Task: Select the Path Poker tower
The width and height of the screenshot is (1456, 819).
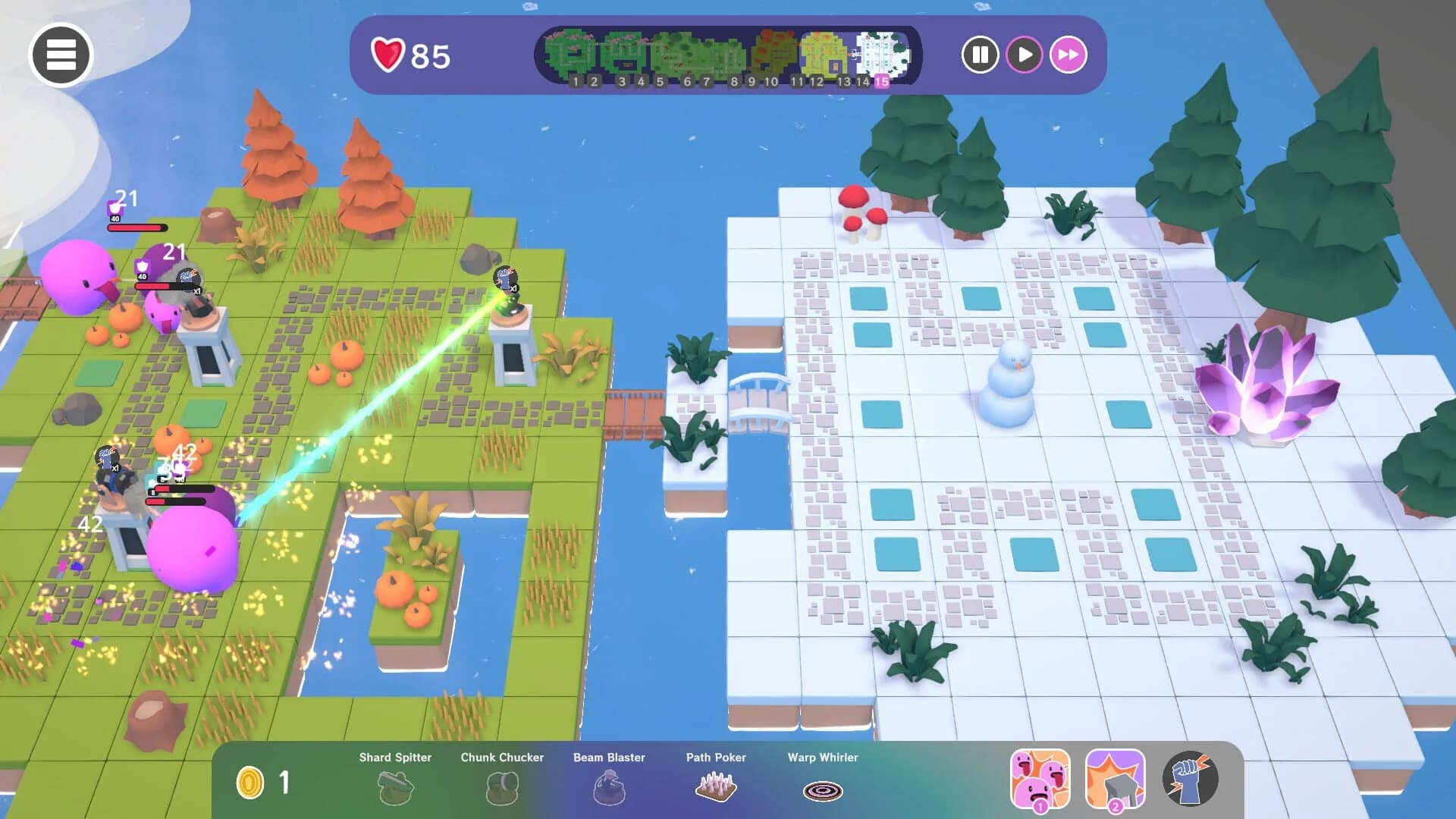Action: [x=716, y=787]
